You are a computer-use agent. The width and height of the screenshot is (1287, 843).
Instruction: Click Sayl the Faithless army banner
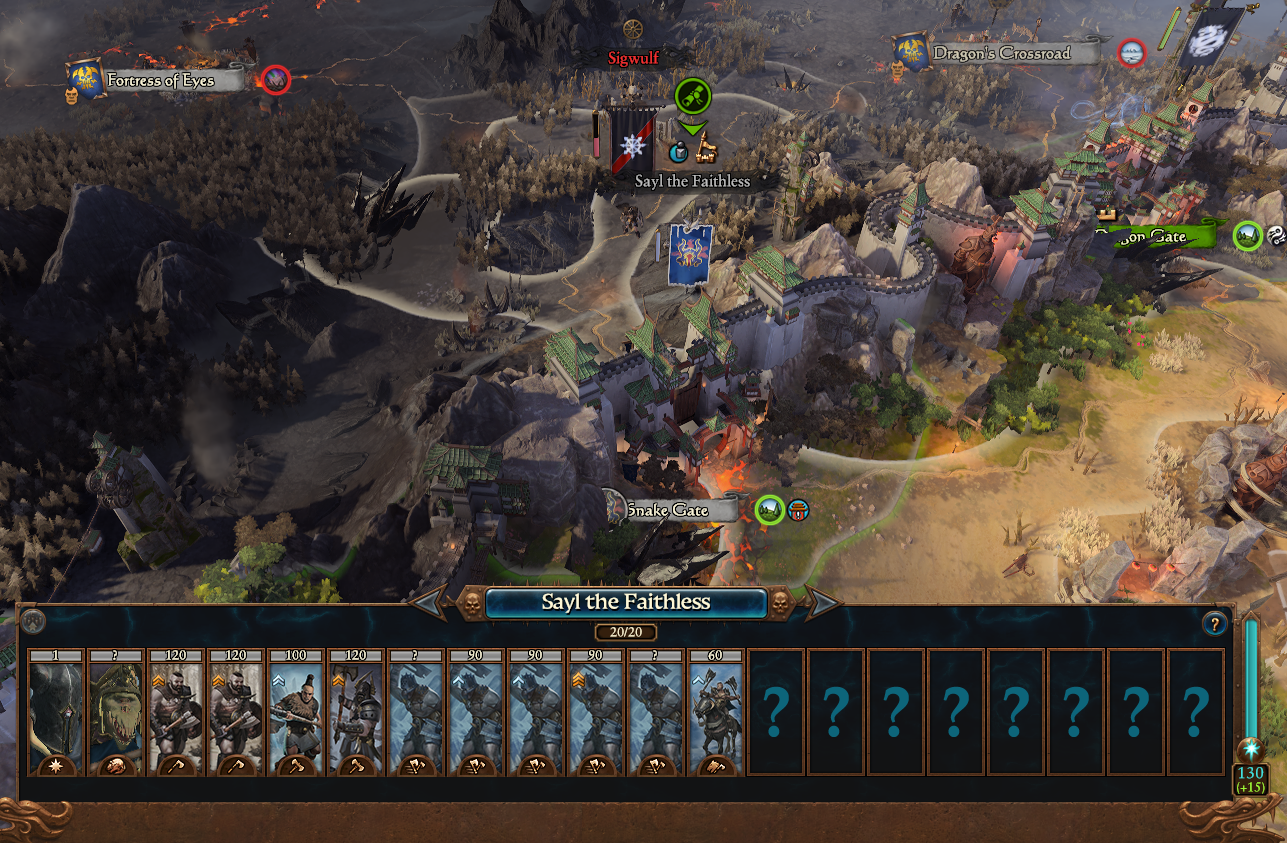point(632,141)
